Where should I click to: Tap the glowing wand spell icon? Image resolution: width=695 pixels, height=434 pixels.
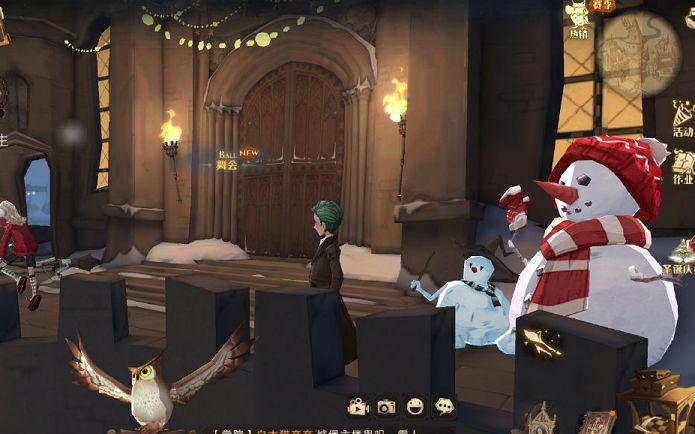tap(541, 343)
